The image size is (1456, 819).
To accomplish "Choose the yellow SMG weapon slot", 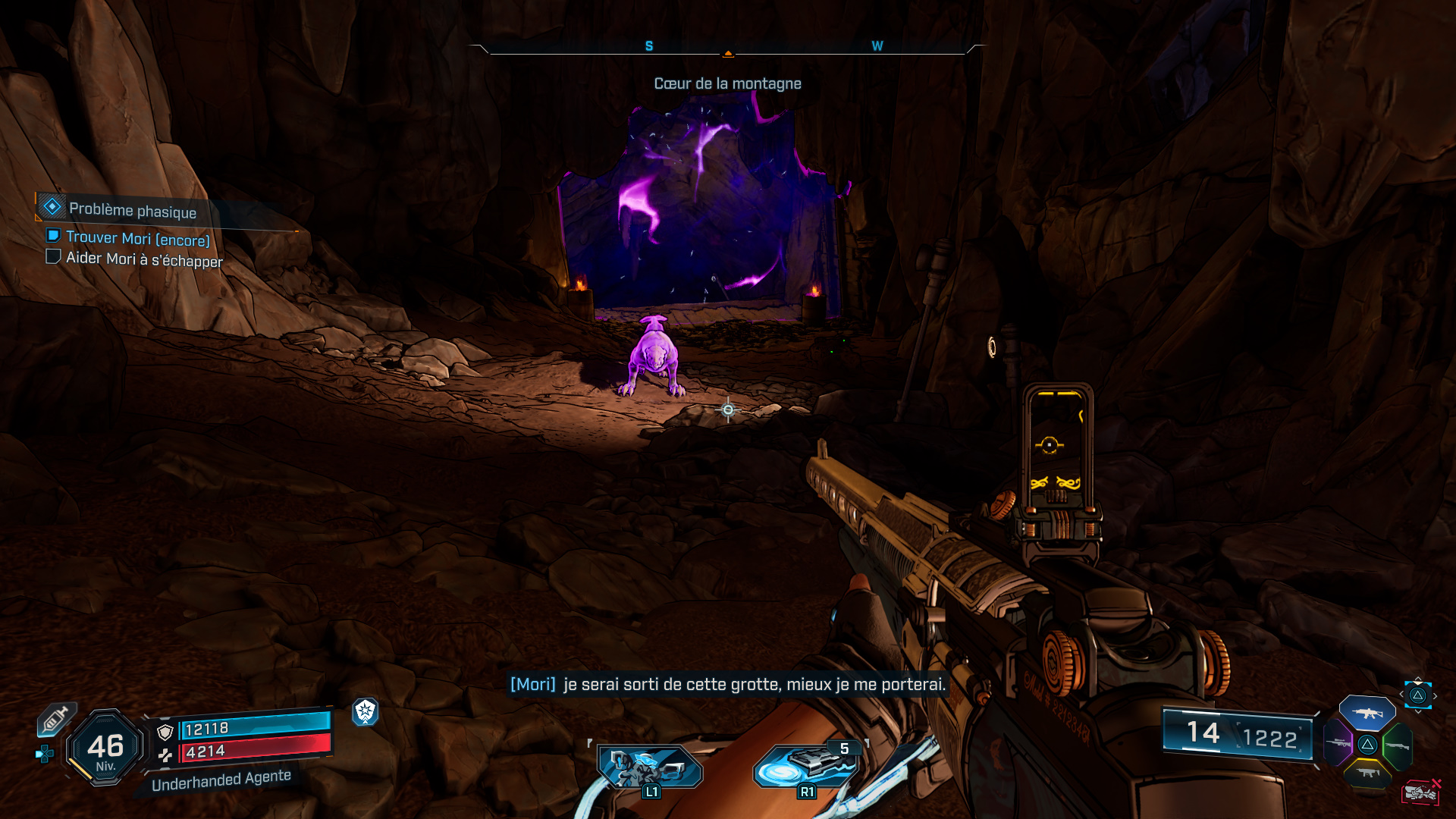I will [1367, 773].
